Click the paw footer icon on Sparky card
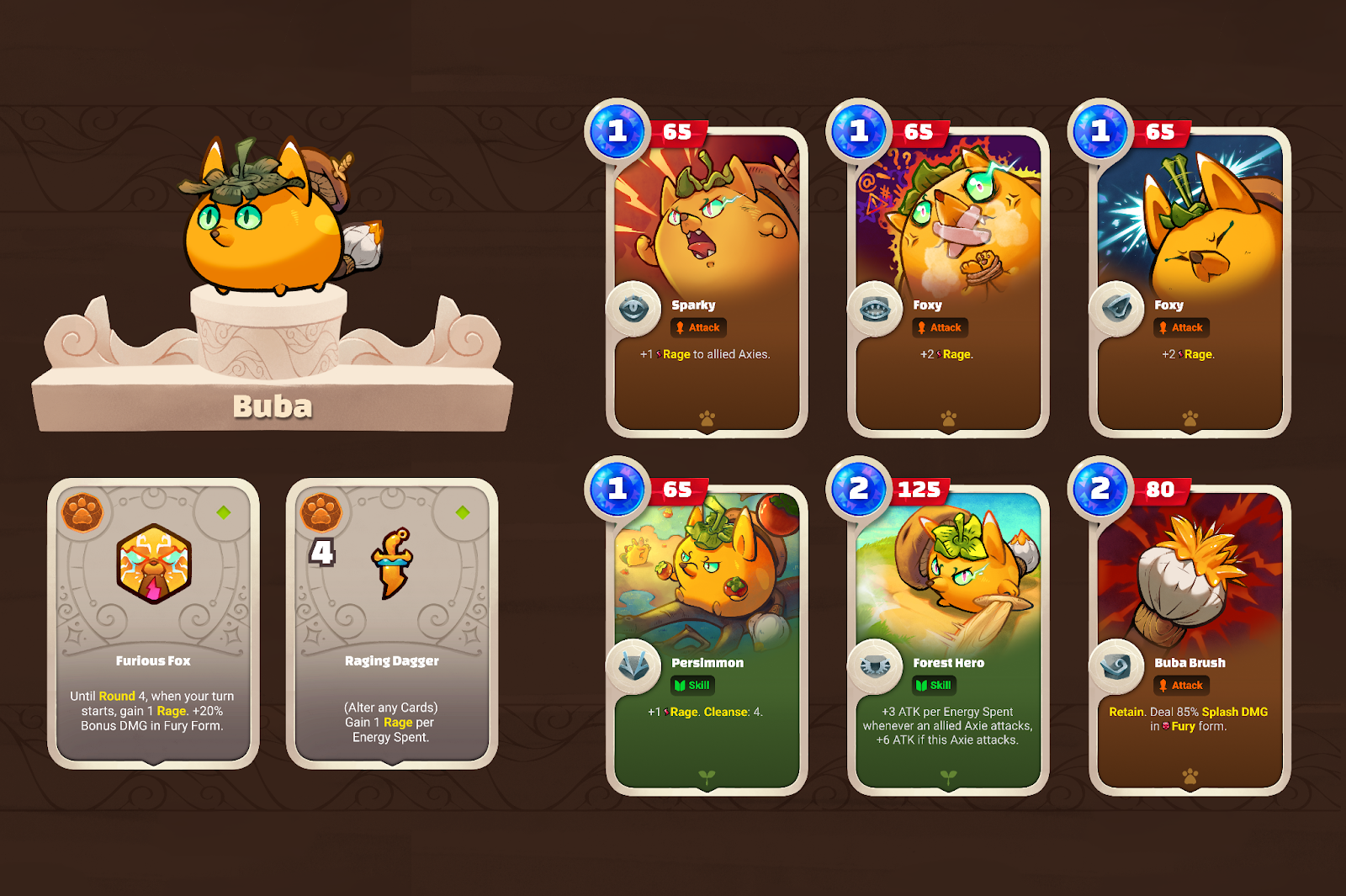The height and width of the screenshot is (896, 1346). click(x=707, y=418)
